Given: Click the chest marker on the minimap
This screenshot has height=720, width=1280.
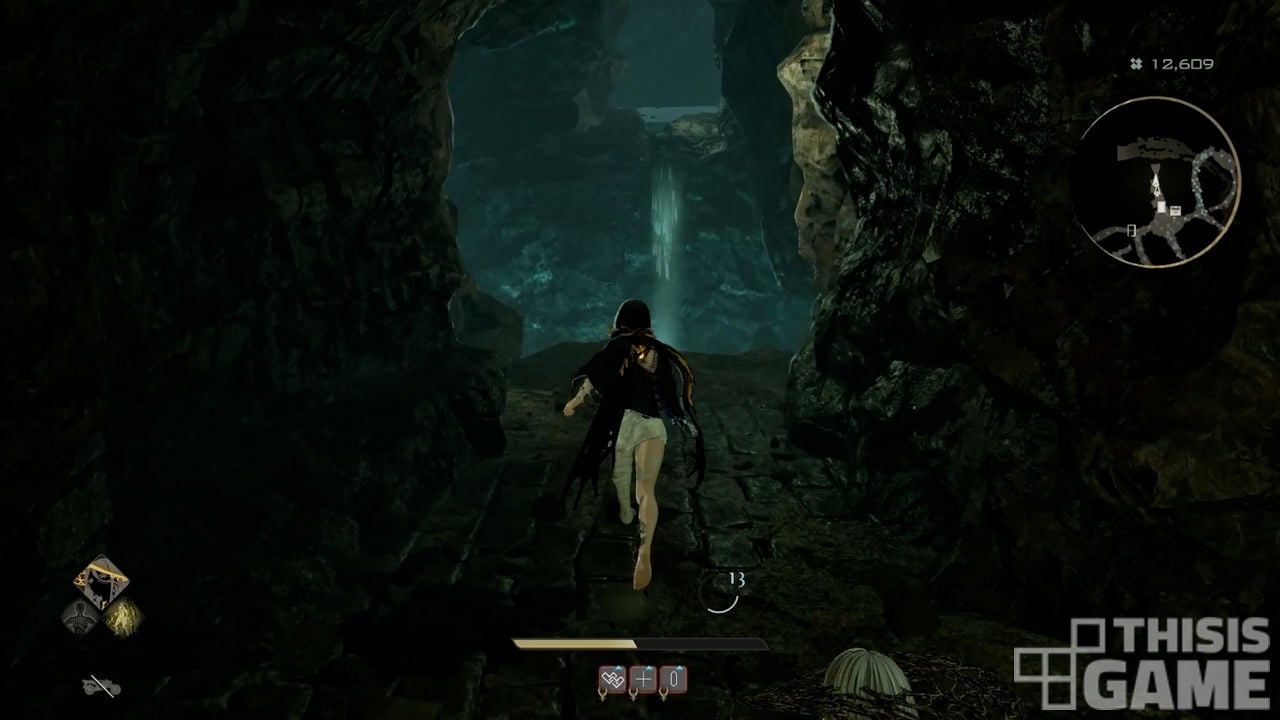Looking at the screenshot, I should click(1176, 209).
